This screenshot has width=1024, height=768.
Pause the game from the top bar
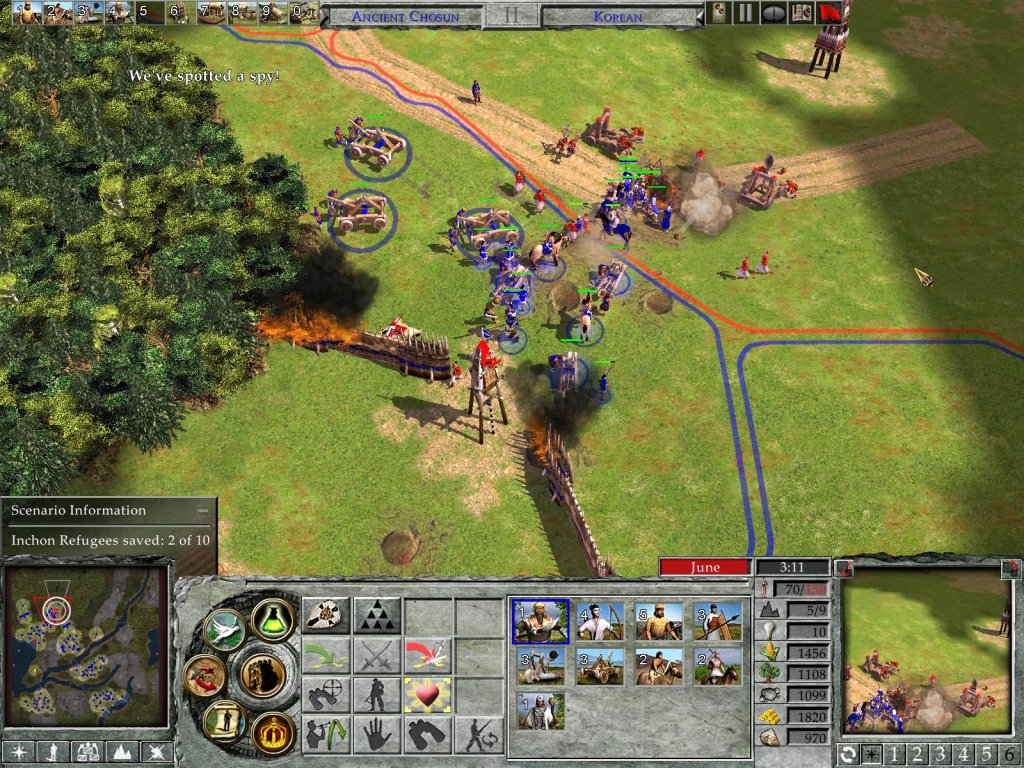pyautogui.click(x=745, y=13)
